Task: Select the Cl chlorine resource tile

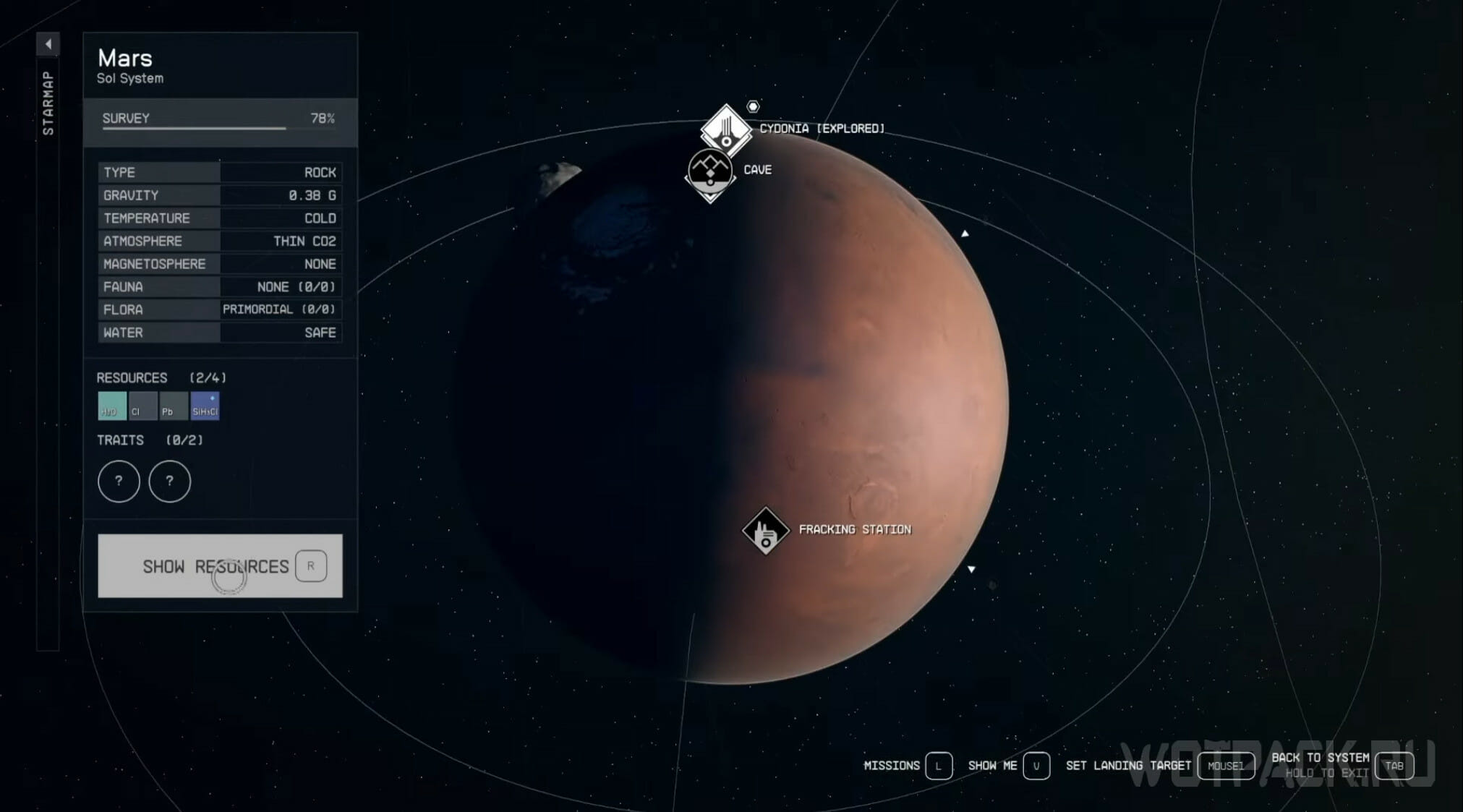Action: tap(142, 406)
